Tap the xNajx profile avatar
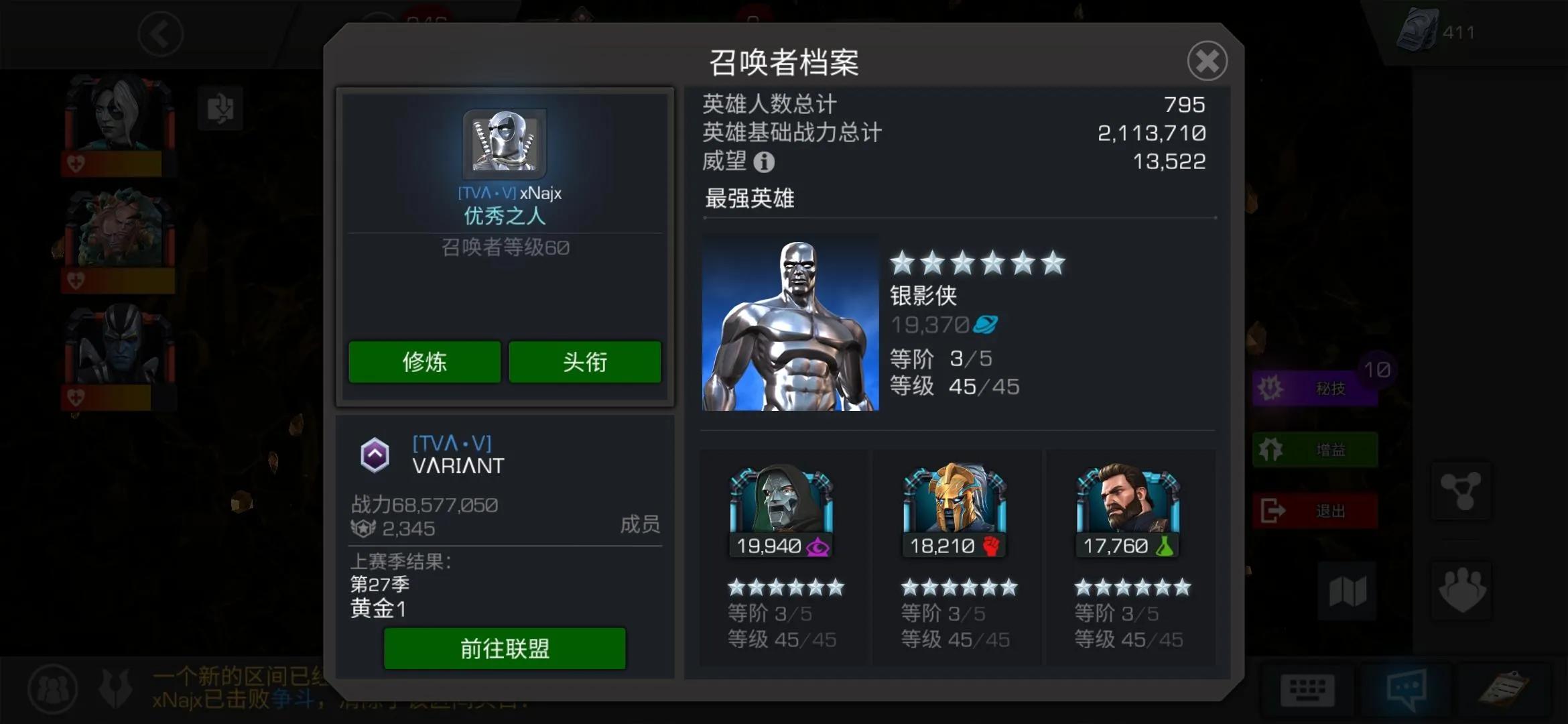The width and height of the screenshot is (1568, 724). click(505, 142)
